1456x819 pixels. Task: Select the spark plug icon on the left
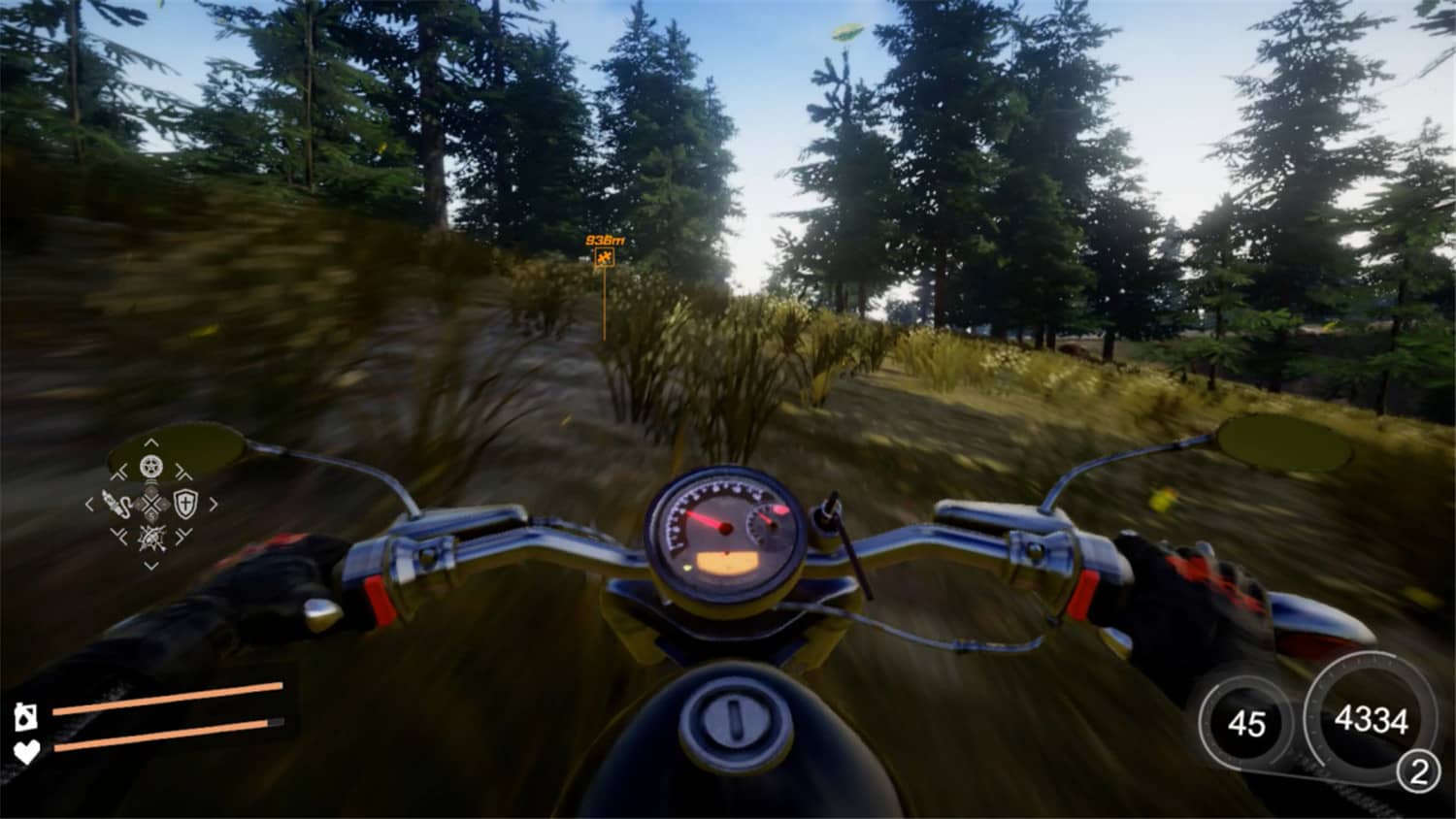click(x=117, y=503)
